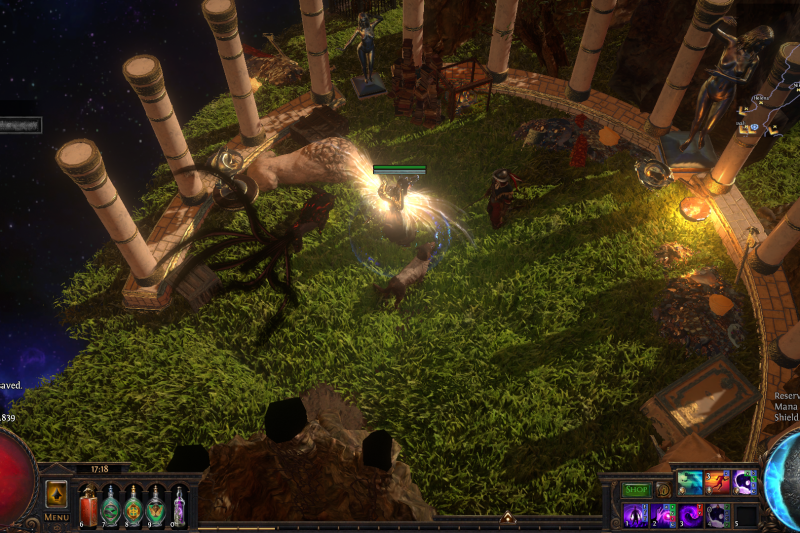Use the purple flask in slot 0
Image resolution: width=800 pixels, height=533 pixels.
tap(179, 505)
